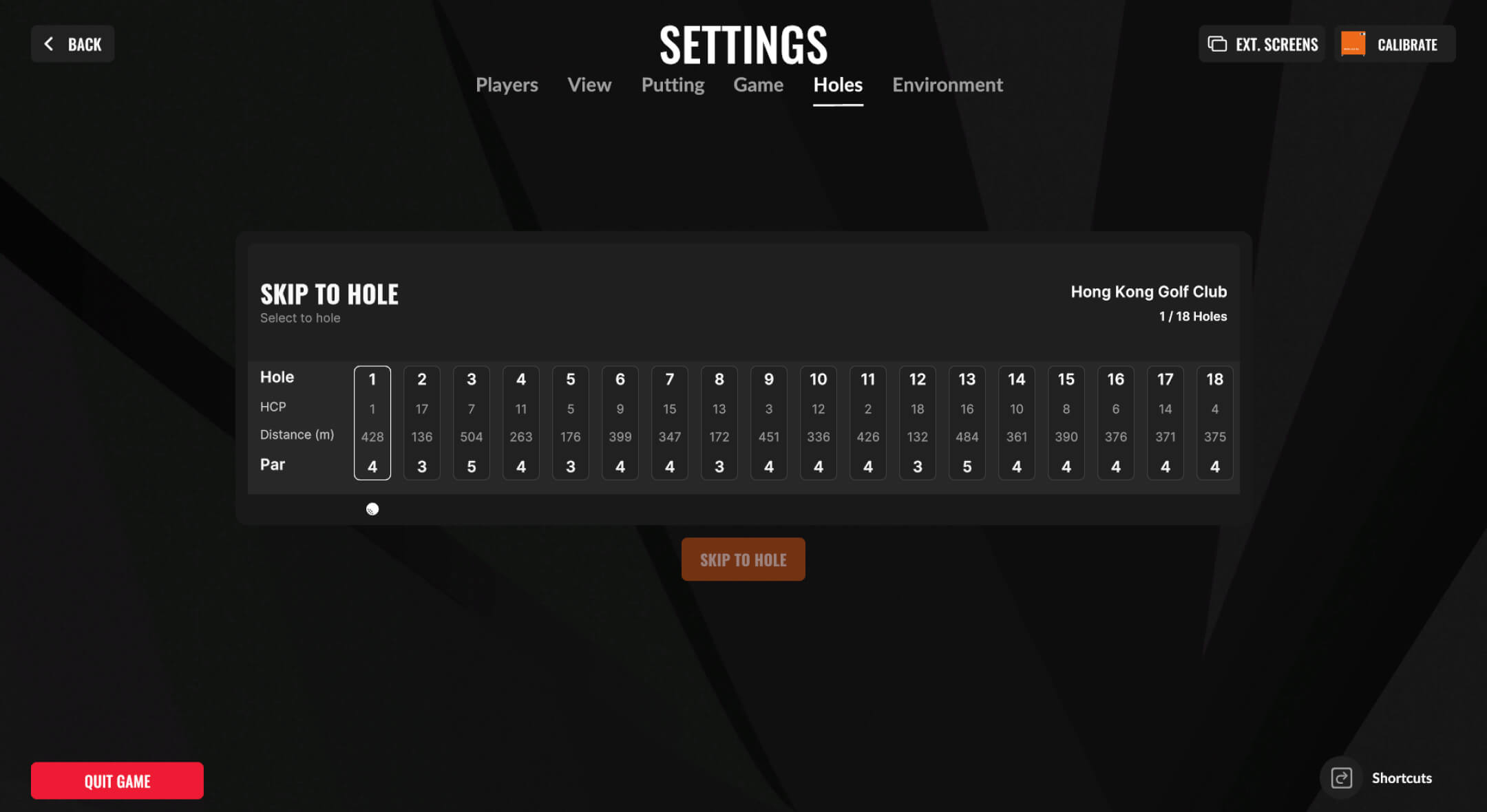Start the Calibrate function
The image size is (1487, 812).
pyautogui.click(x=1394, y=44)
